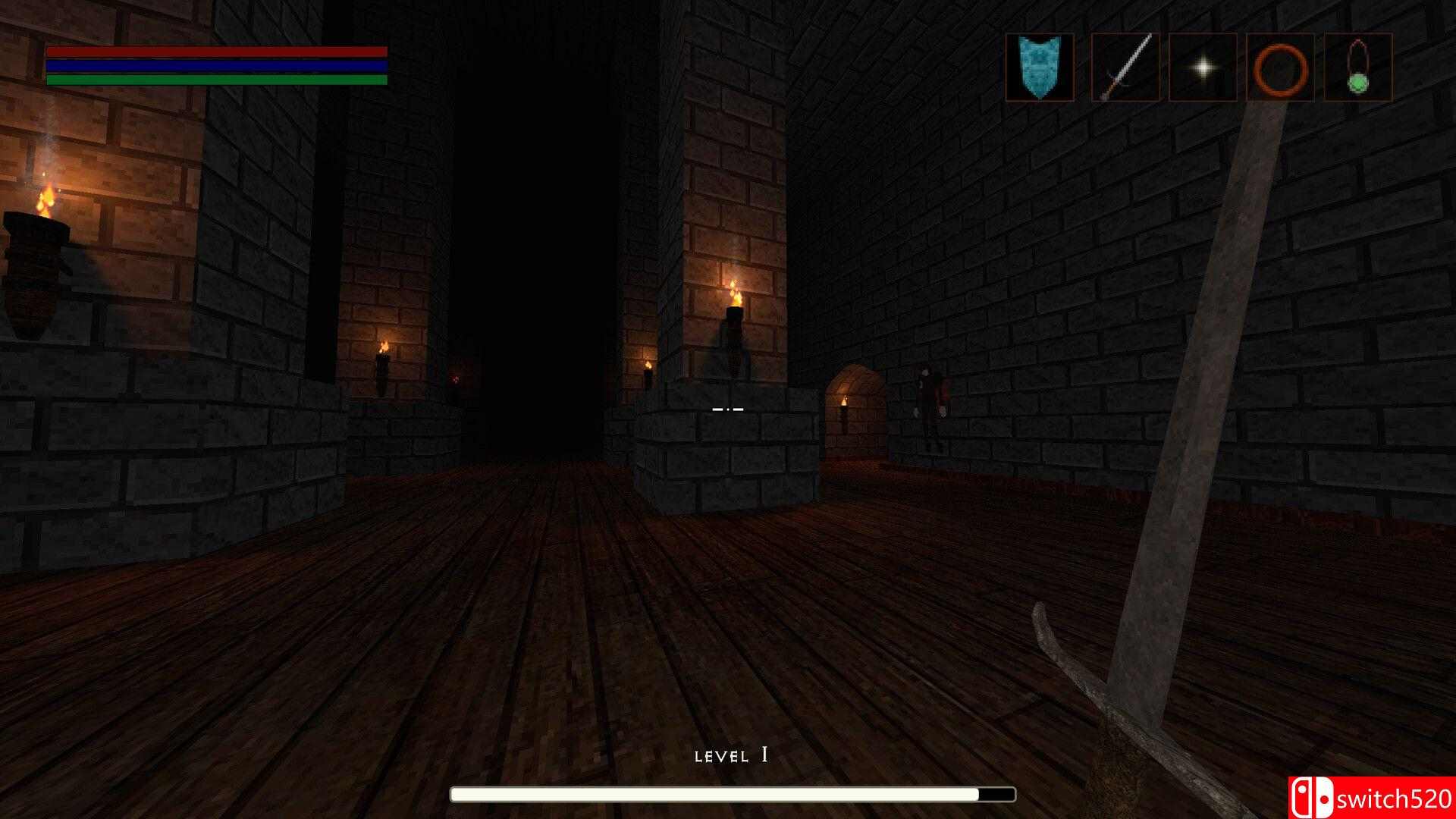Click the red health bar
Viewport: 1456px width, 819px height.
coord(216,52)
